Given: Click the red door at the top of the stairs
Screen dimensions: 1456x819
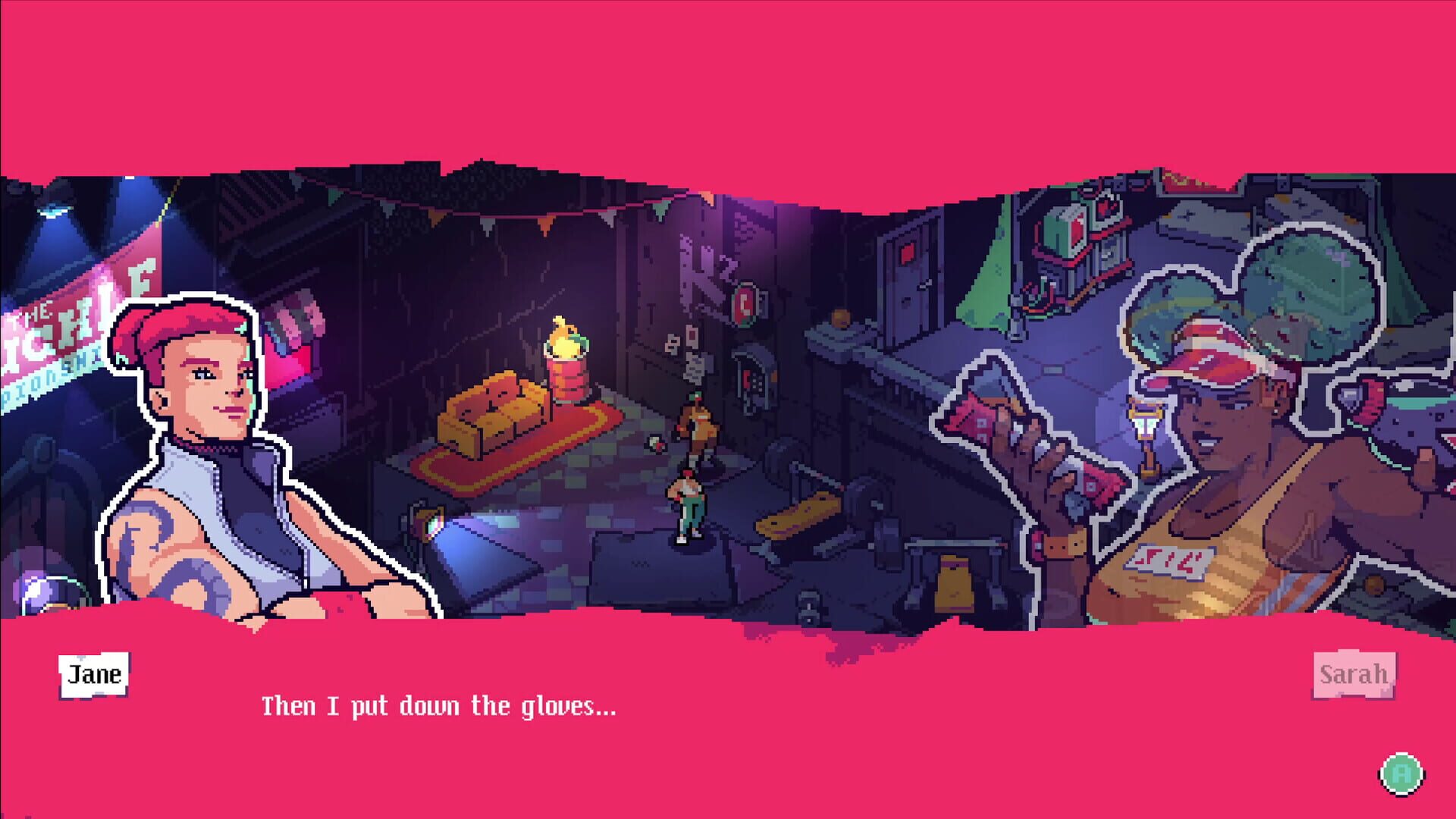Looking at the screenshot, I should [x=906, y=258].
